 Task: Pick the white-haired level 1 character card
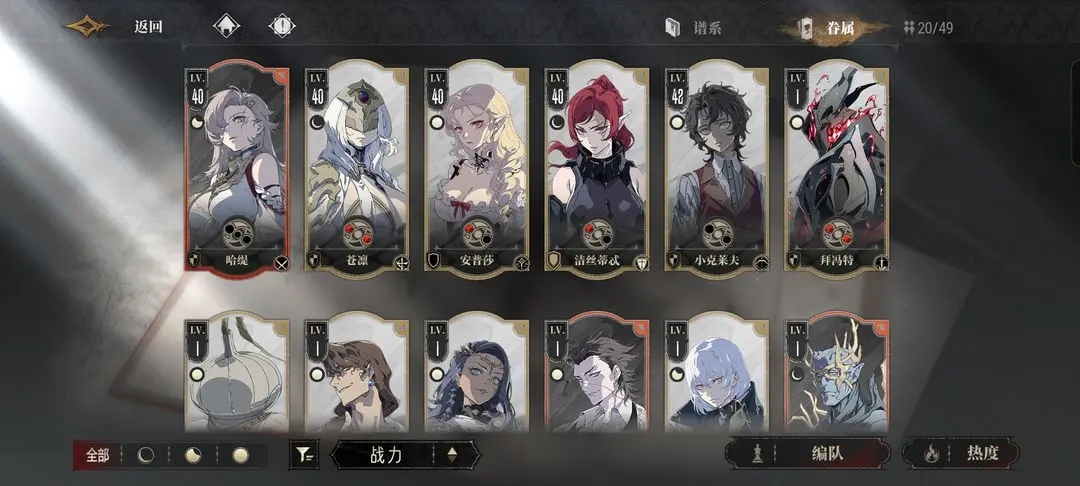(717, 375)
